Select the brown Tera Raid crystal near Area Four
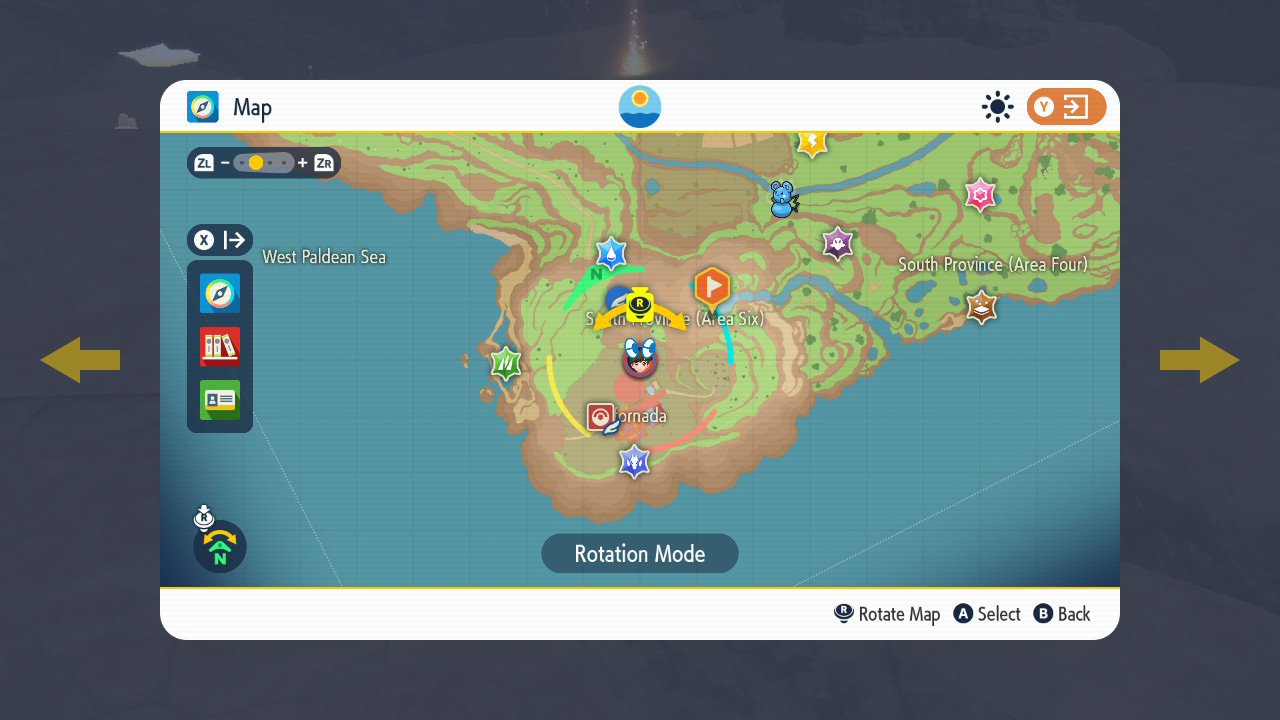The width and height of the screenshot is (1280, 720). [981, 308]
